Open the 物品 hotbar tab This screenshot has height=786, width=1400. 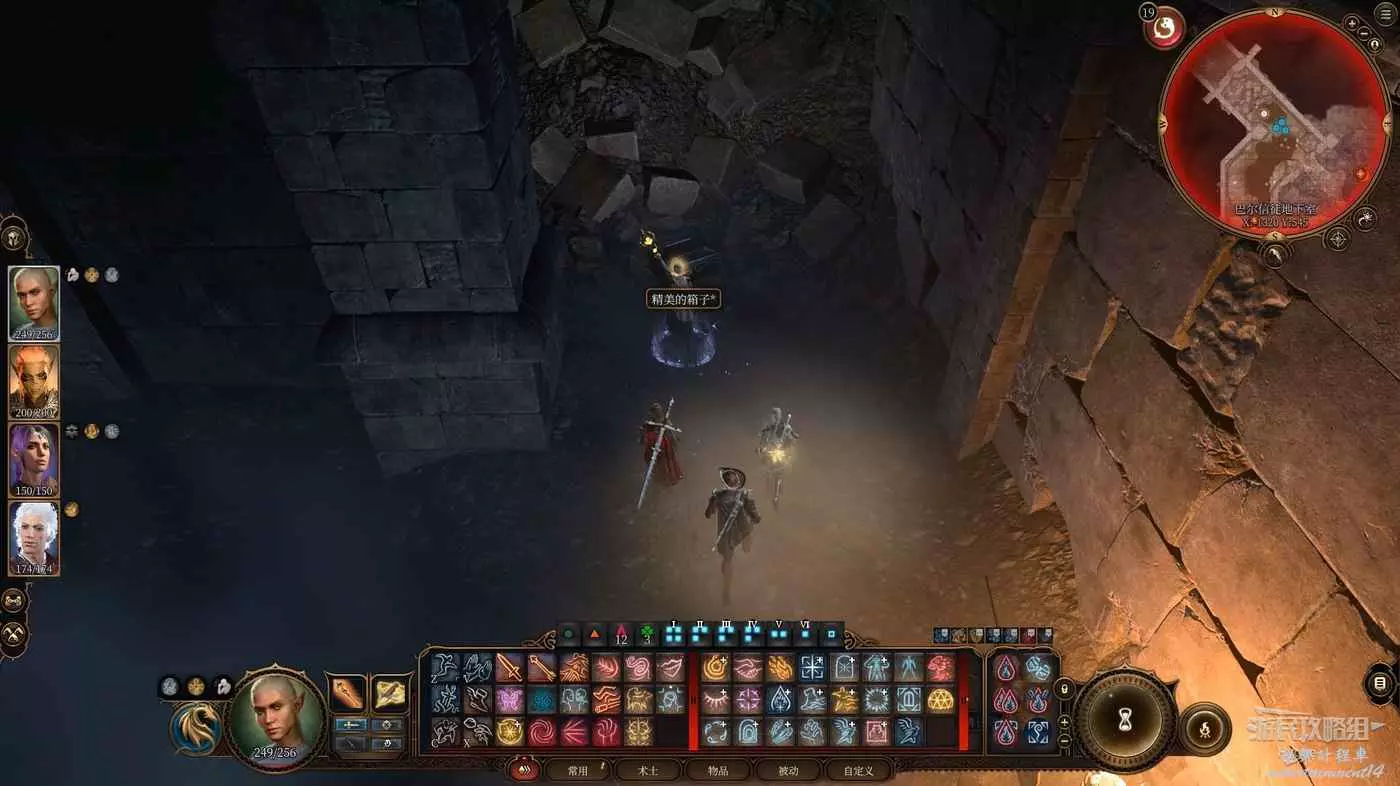coord(718,771)
